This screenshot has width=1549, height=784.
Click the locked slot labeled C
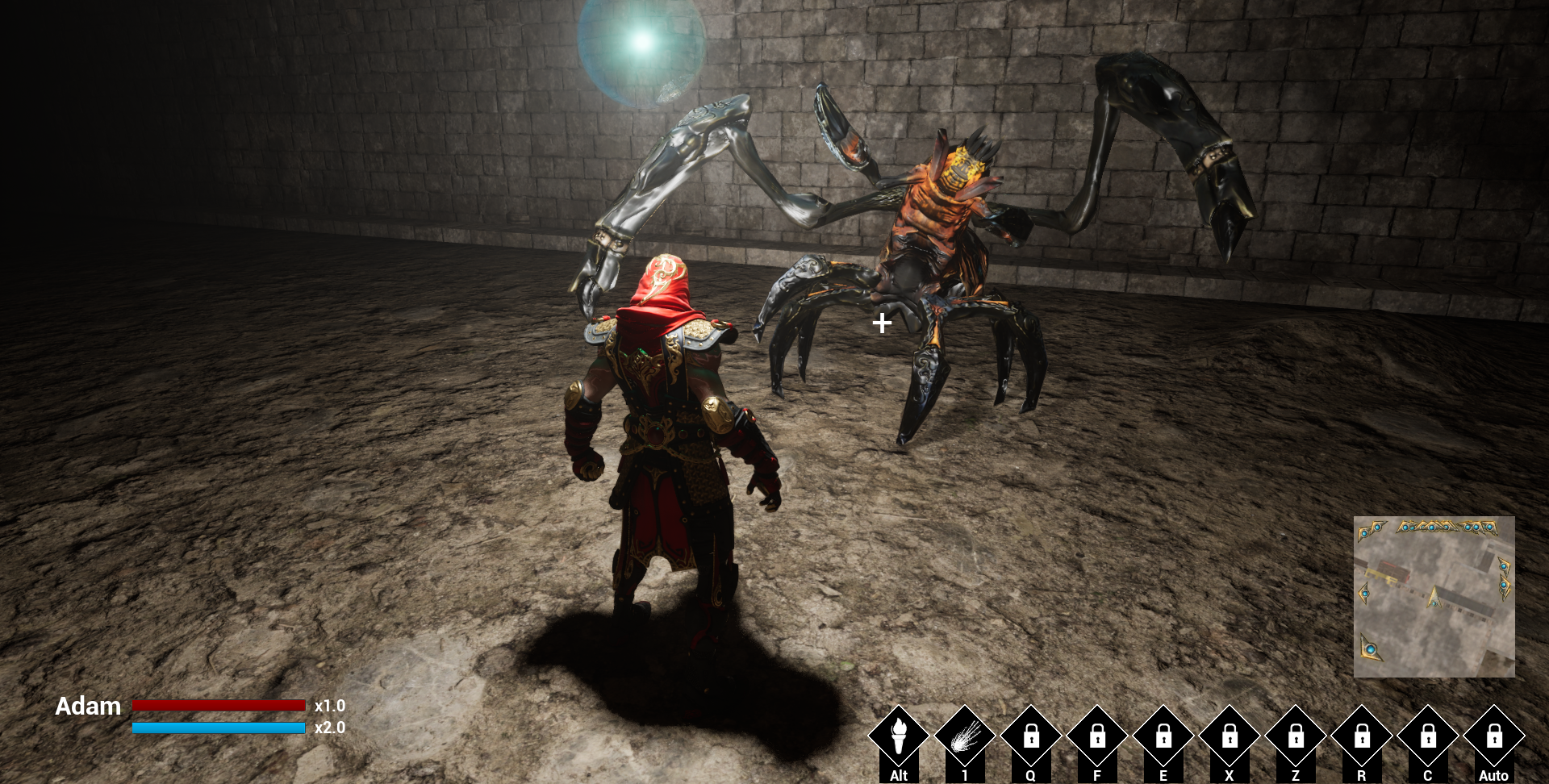point(1428,736)
